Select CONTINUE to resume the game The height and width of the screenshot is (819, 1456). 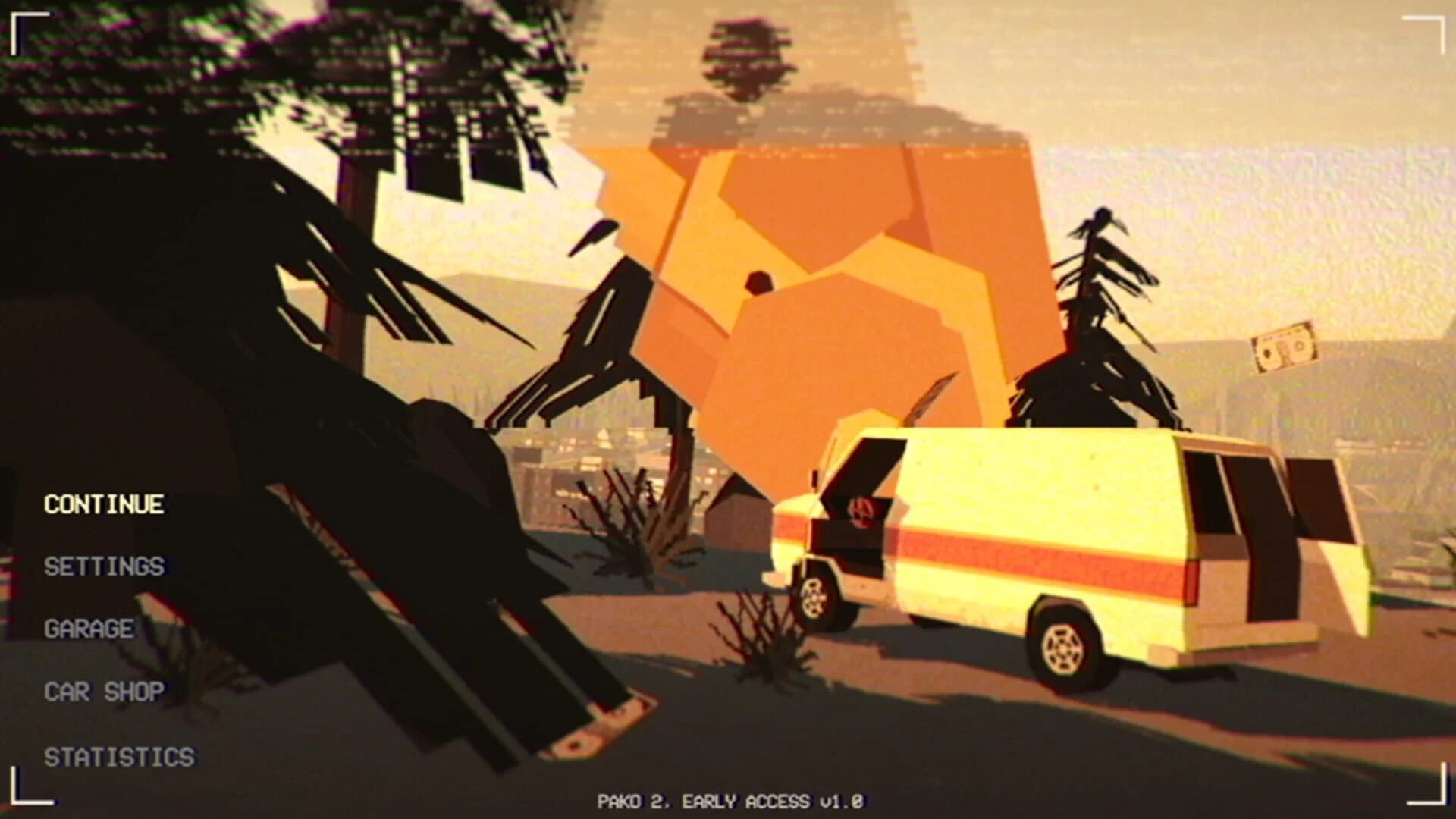click(103, 504)
